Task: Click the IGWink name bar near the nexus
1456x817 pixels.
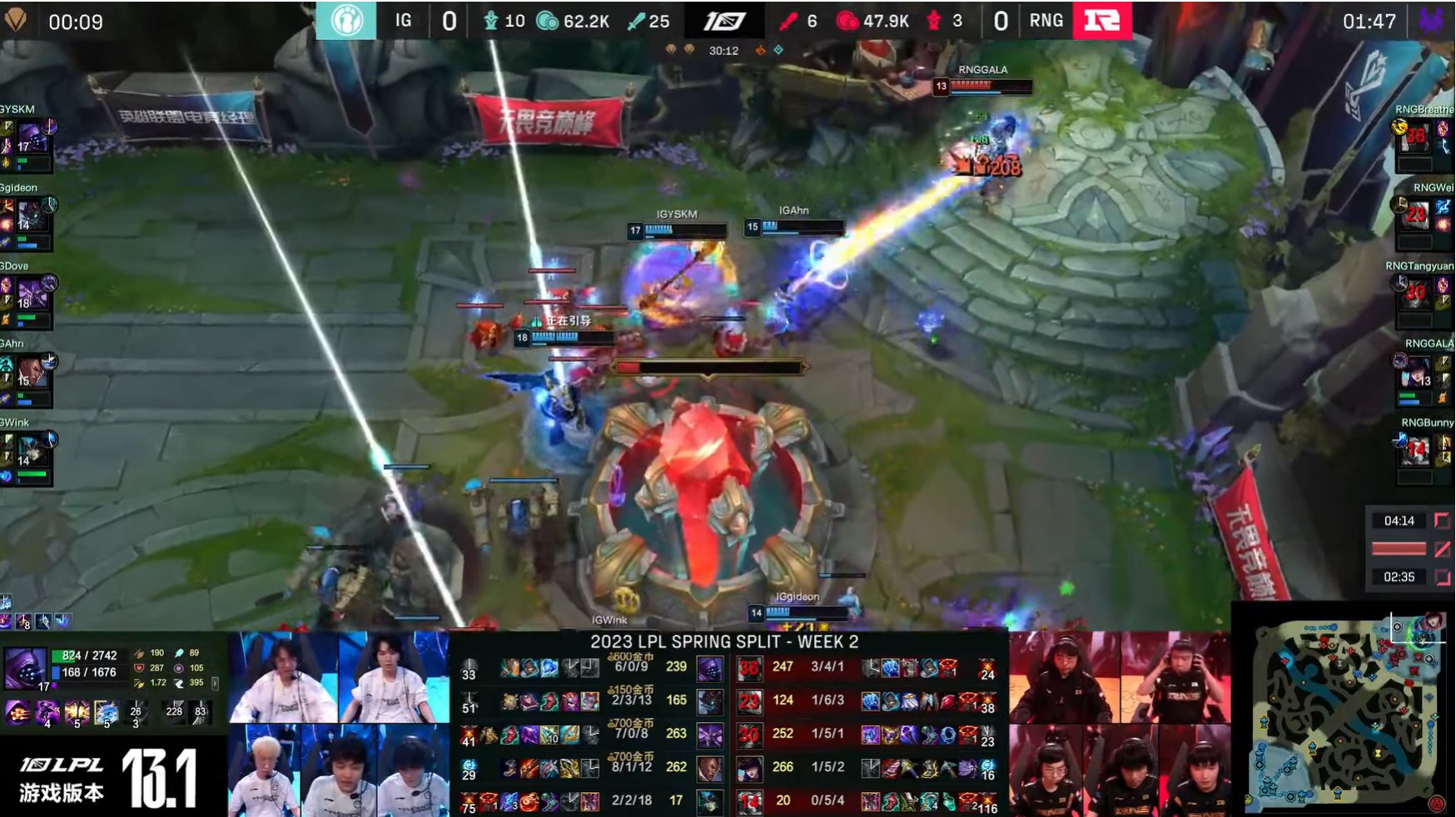Action: (x=610, y=619)
